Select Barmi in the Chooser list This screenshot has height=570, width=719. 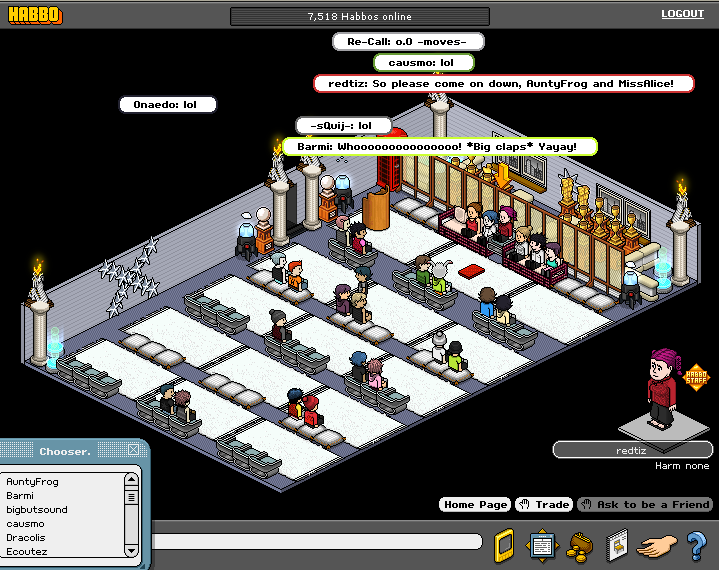point(20,495)
